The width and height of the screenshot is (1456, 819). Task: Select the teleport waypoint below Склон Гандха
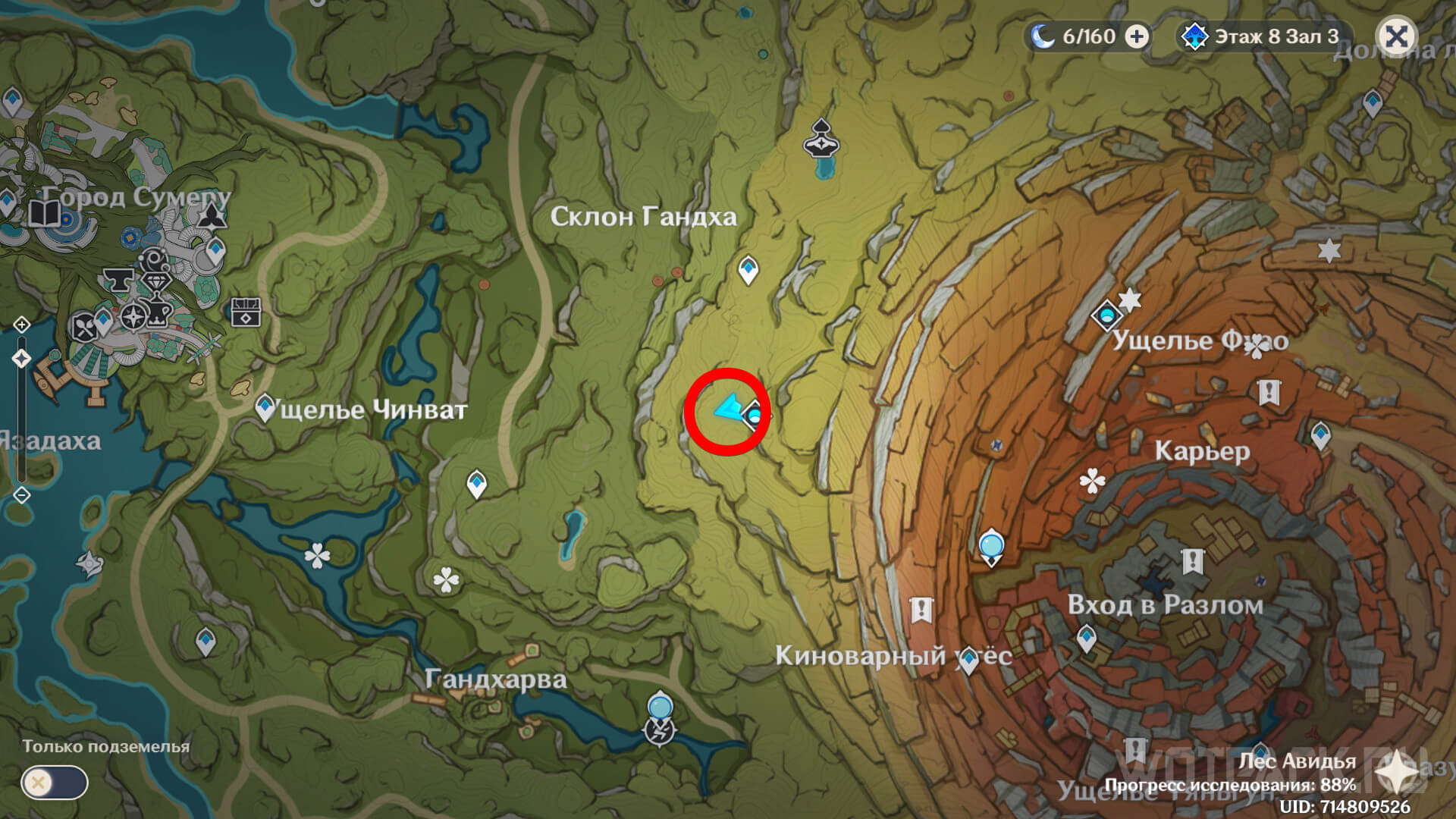click(x=748, y=268)
